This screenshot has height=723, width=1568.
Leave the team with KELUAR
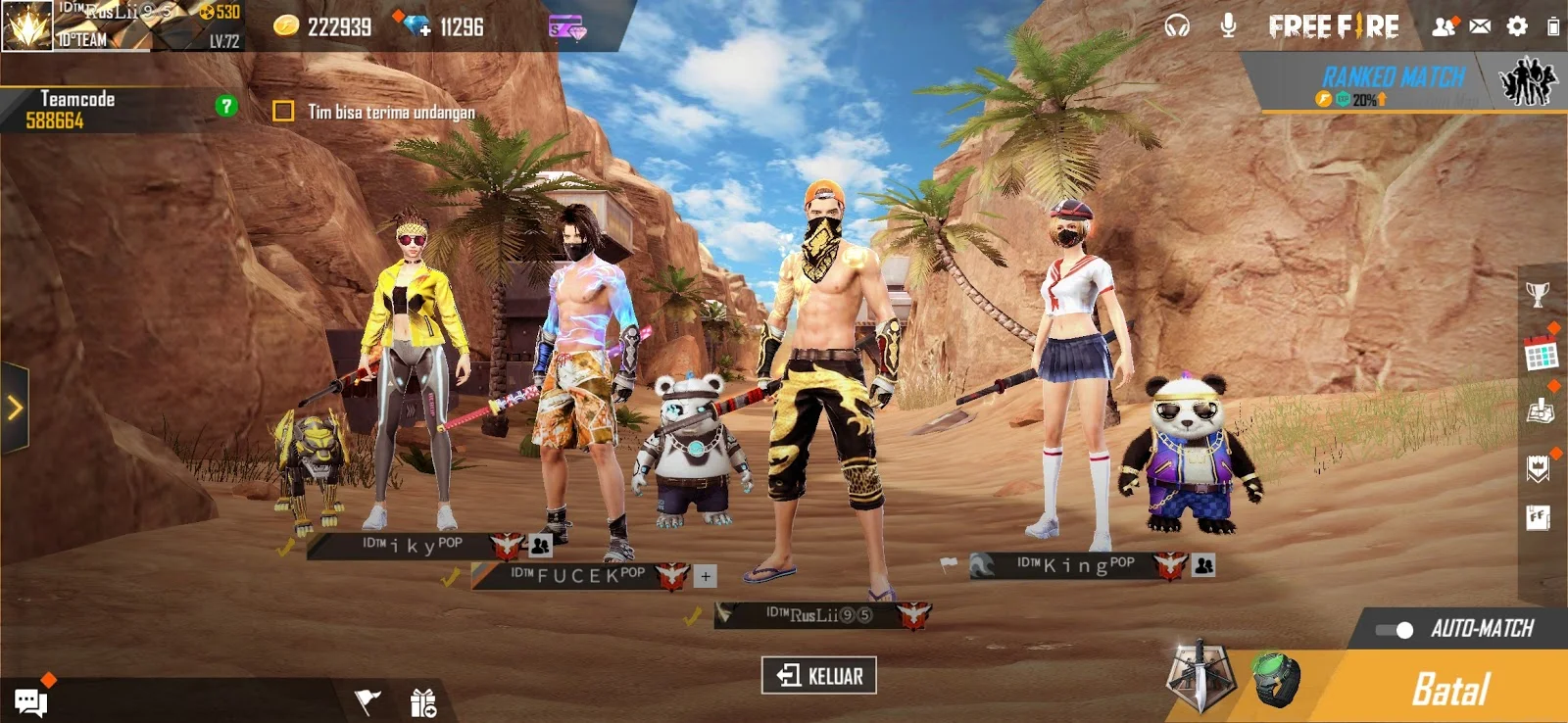click(x=819, y=675)
